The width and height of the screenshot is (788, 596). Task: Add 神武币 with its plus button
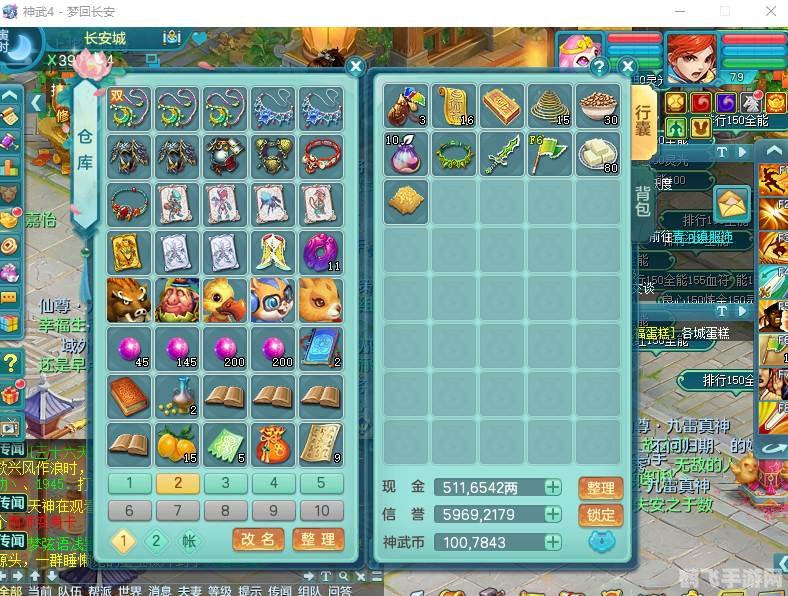pyautogui.click(x=553, y=542)
